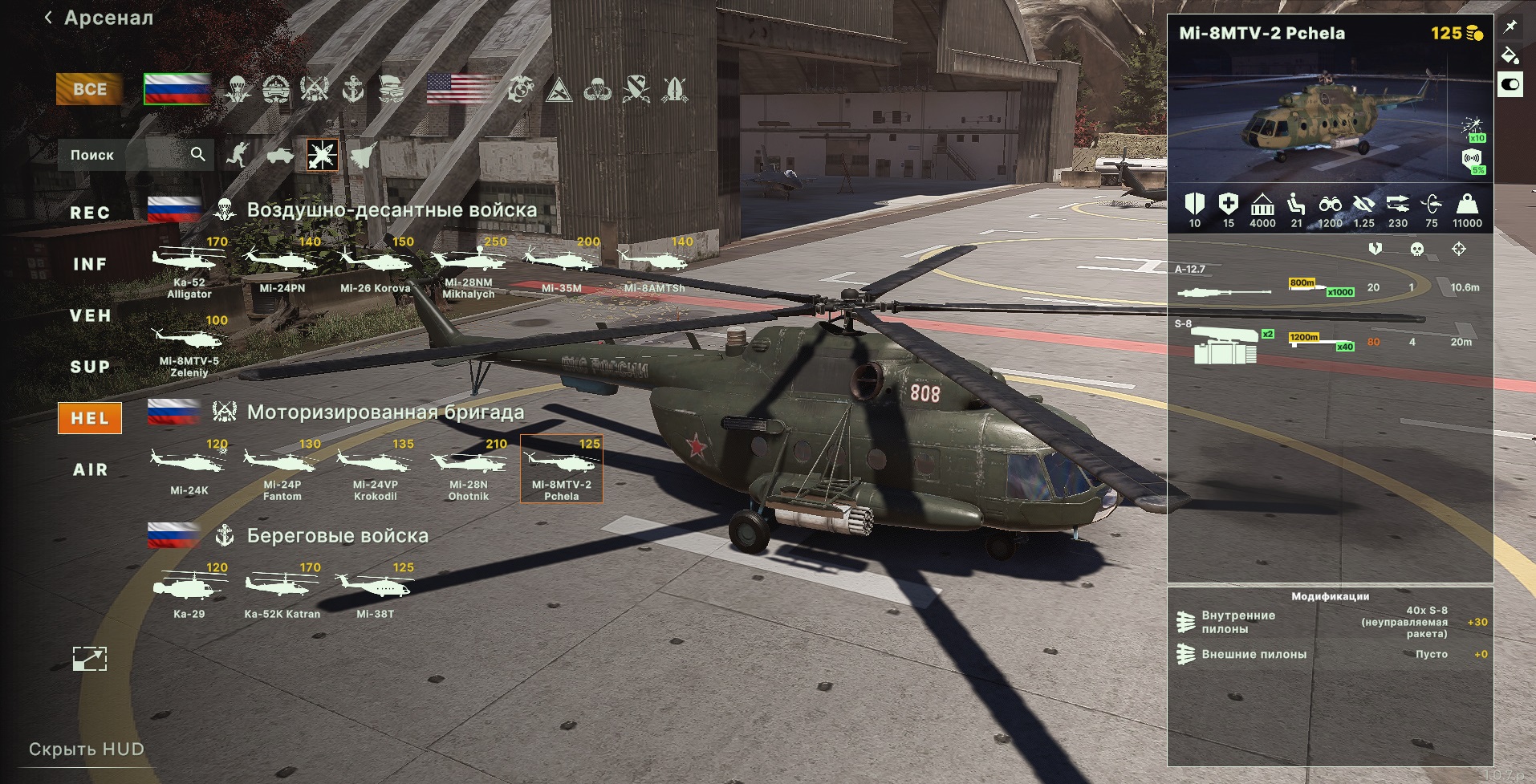
Task: Open the VEH unit category
Action: (x=90, y=315)
